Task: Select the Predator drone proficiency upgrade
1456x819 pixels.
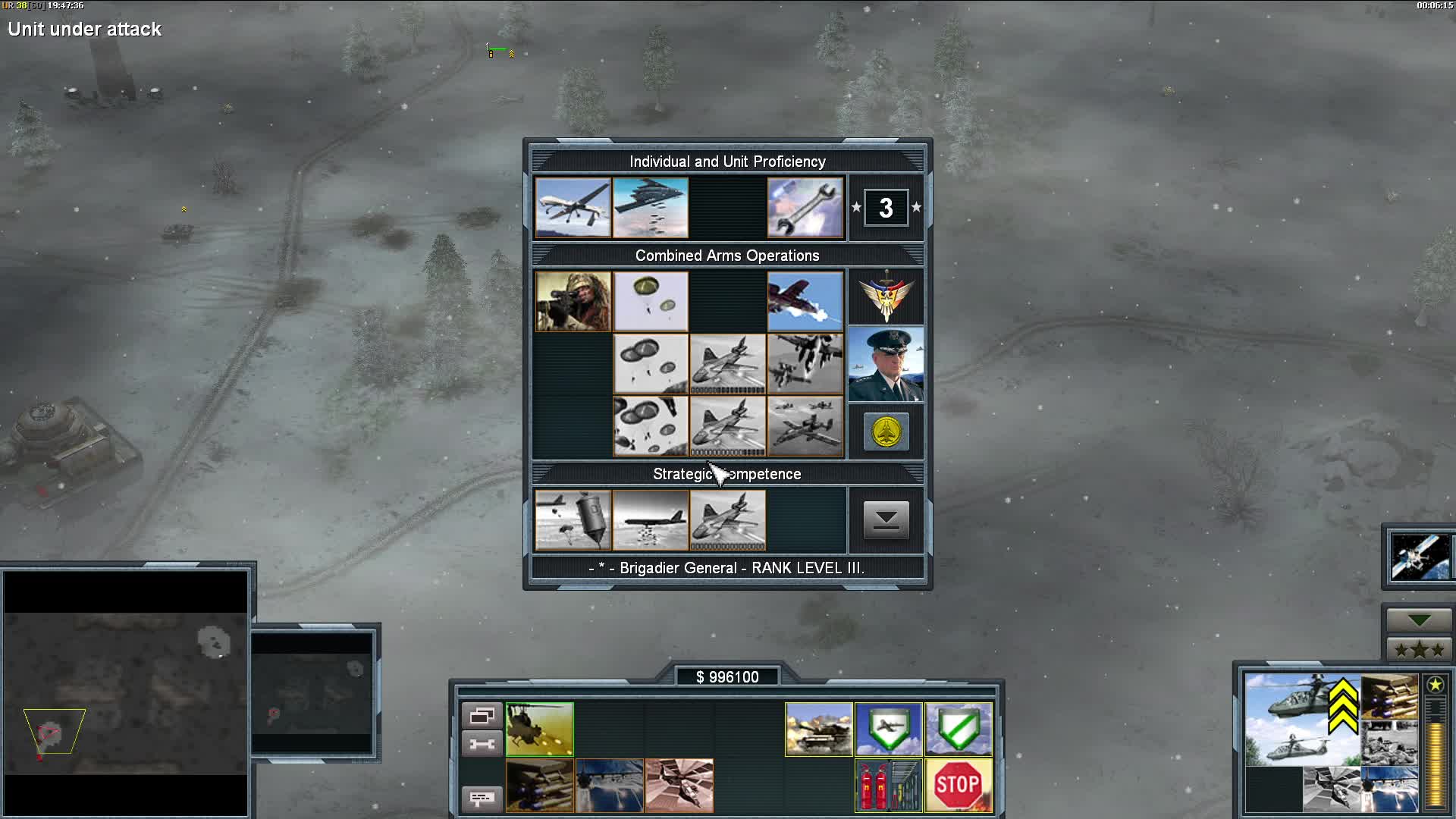Action: click(x=573, y=208)
